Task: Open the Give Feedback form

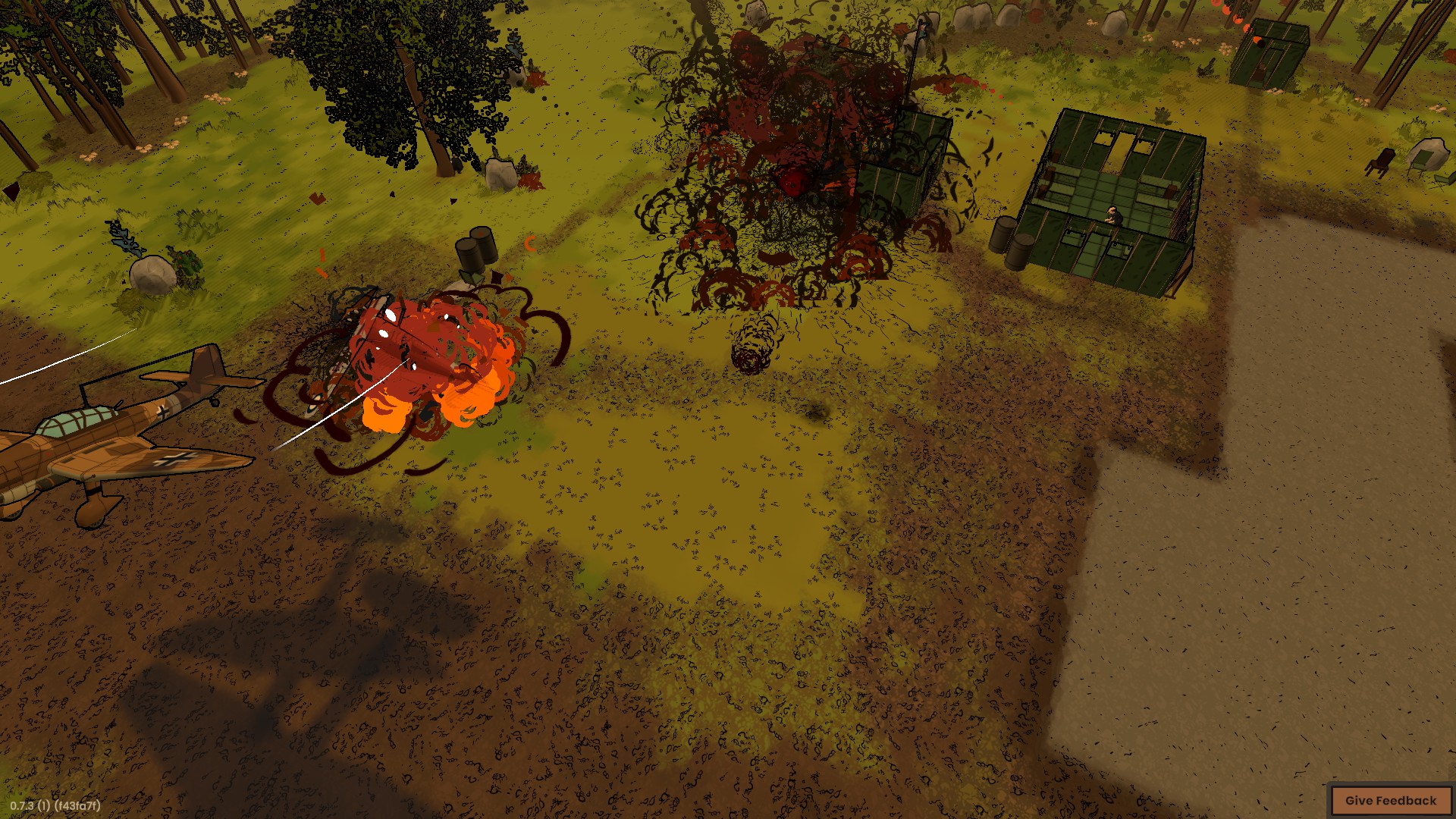Action: (x=1390, y=801)
